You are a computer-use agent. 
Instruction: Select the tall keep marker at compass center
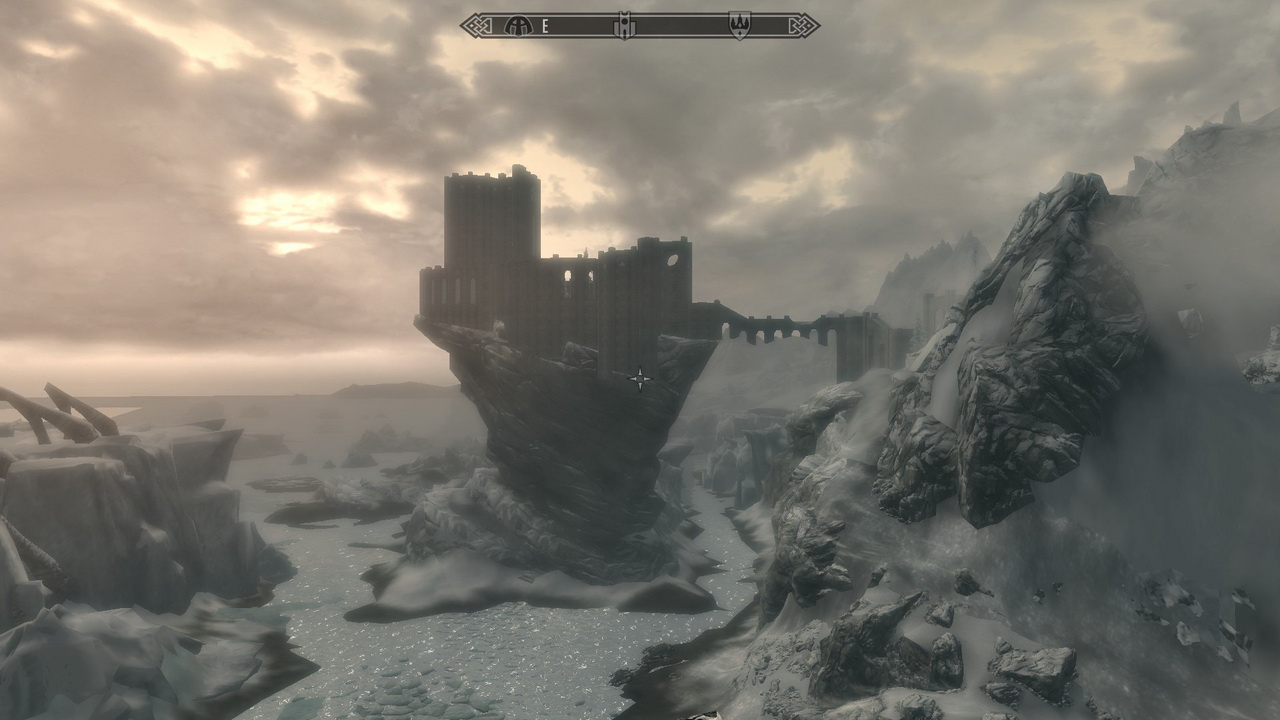[x=624, y=24]
